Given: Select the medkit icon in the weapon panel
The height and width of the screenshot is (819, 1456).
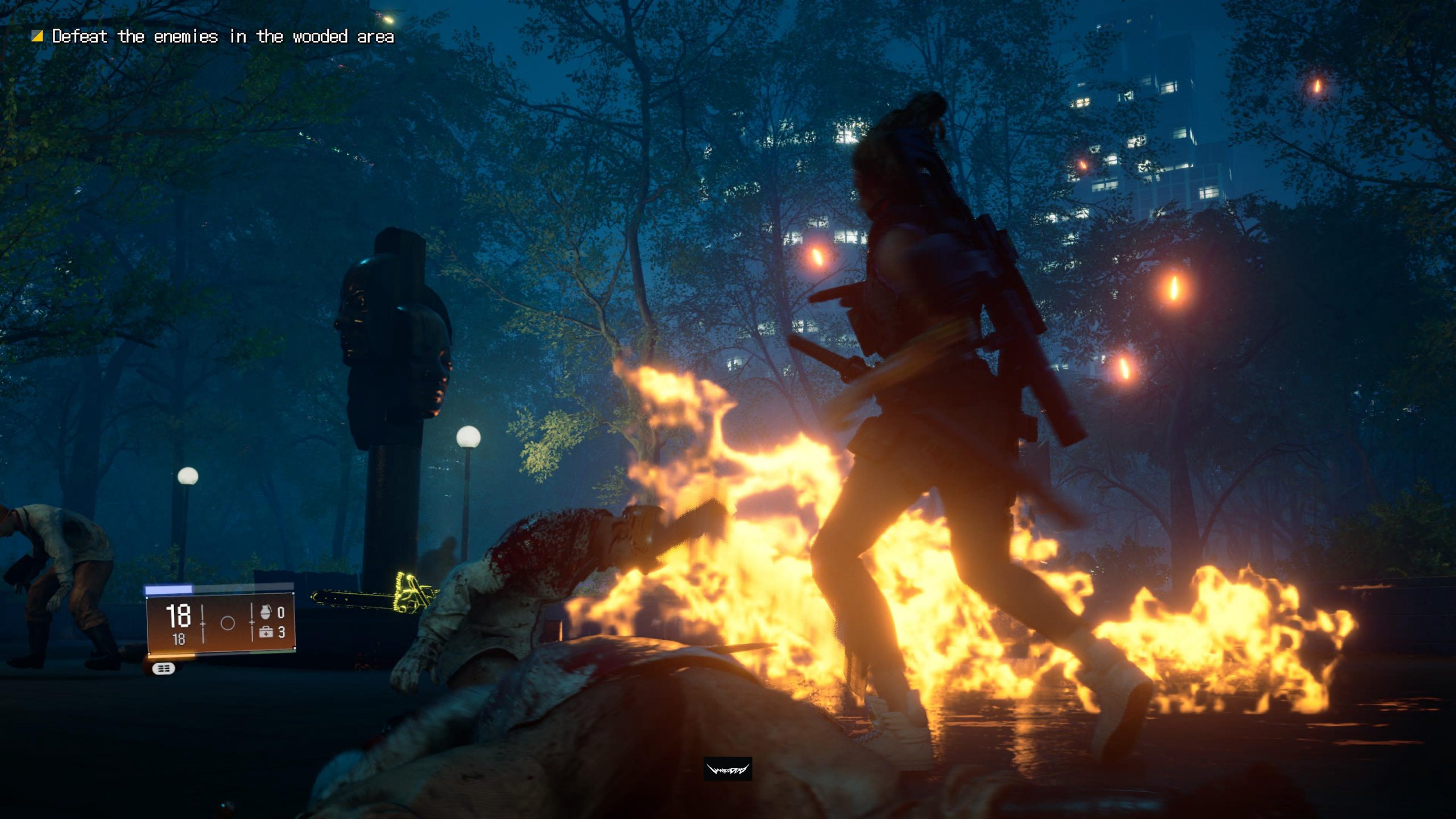Looking at the screenshot, I should tap(266, 632).
